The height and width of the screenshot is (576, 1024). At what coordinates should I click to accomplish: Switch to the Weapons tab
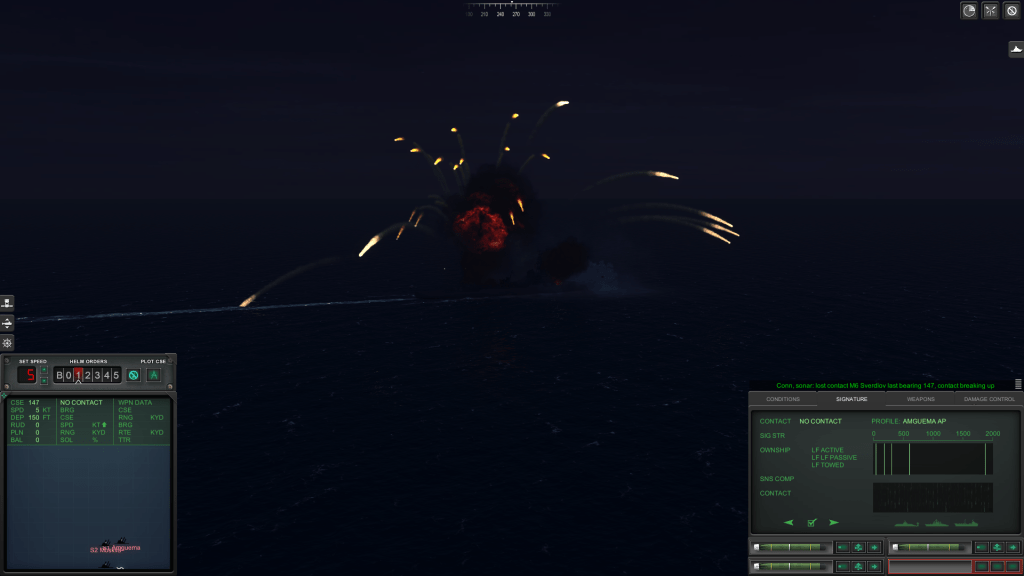point(920,399)
